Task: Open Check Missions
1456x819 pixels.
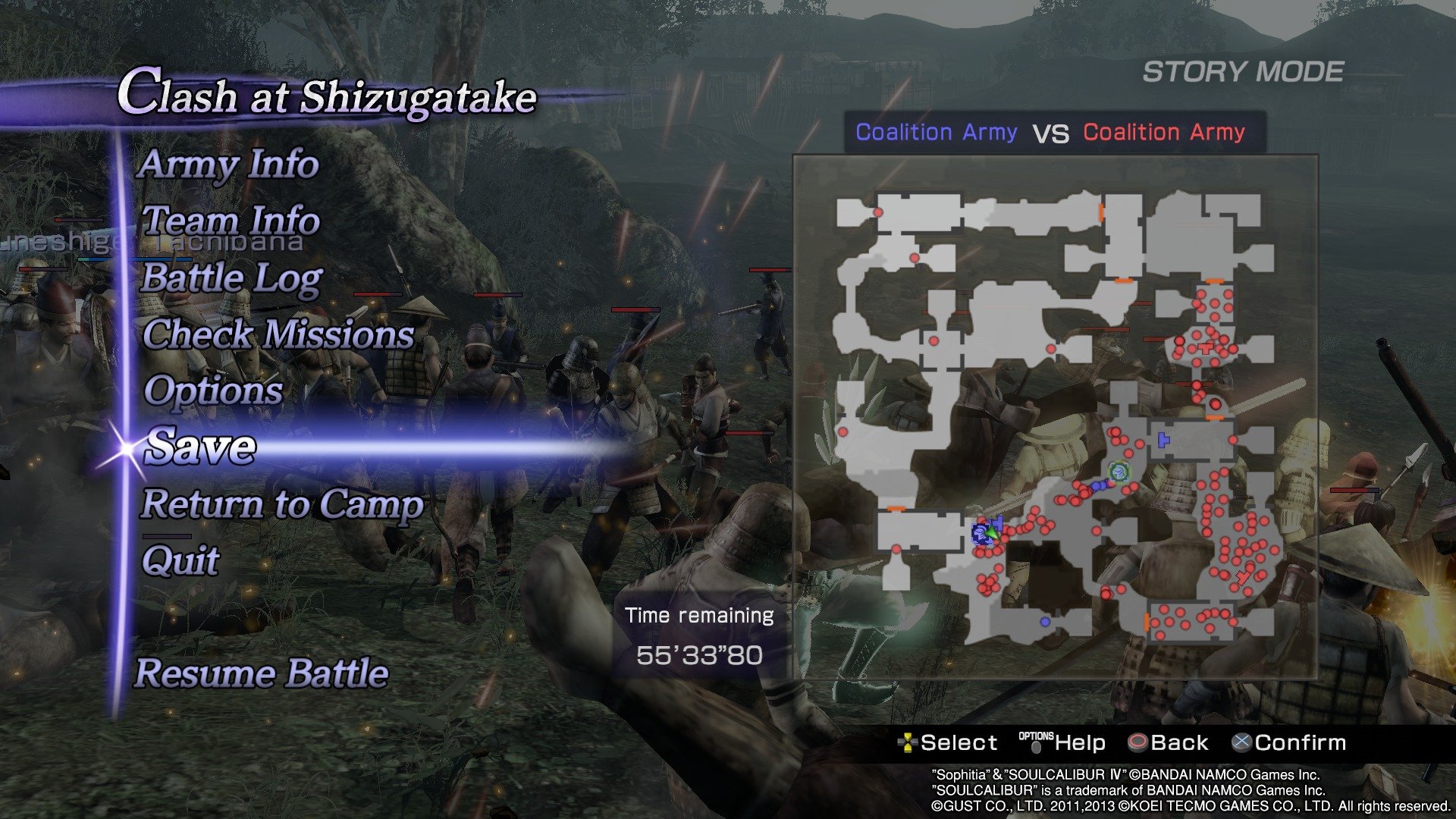Action: [x=278, y=335]
